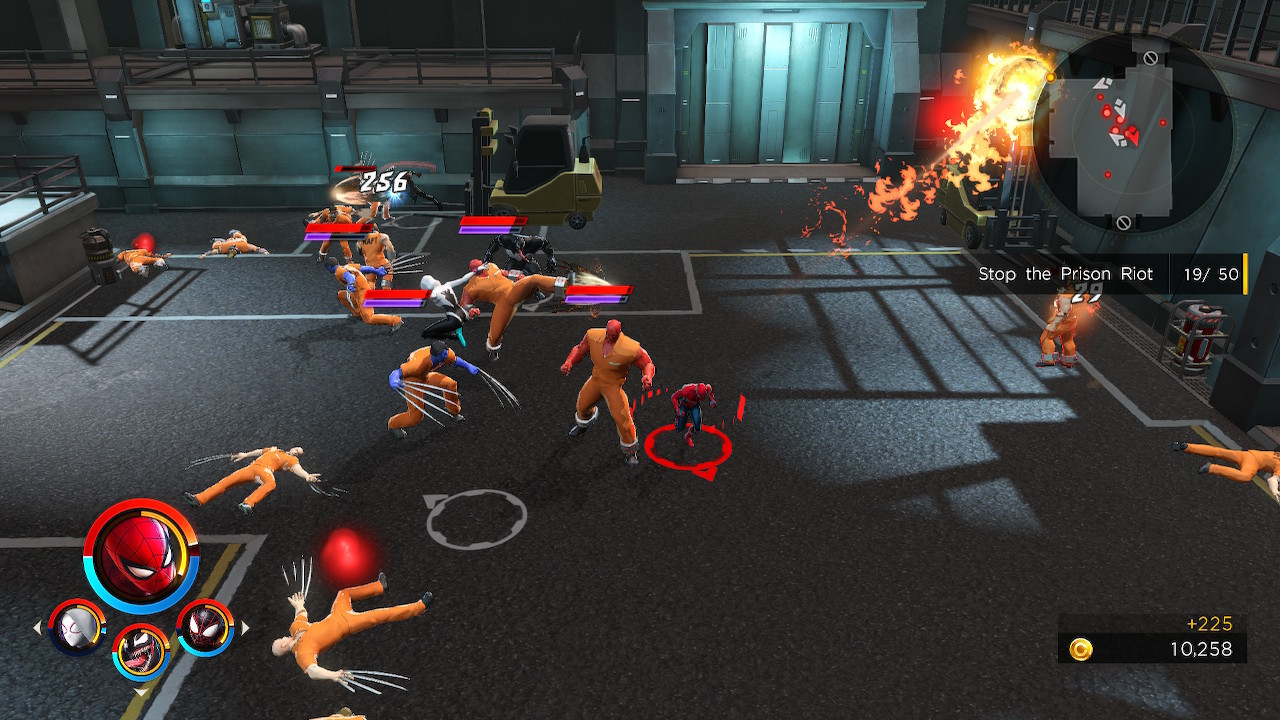1280x720 pixels.
Task: Select the large Spider-Man character portrait
Action: click(x=141, y=555)
